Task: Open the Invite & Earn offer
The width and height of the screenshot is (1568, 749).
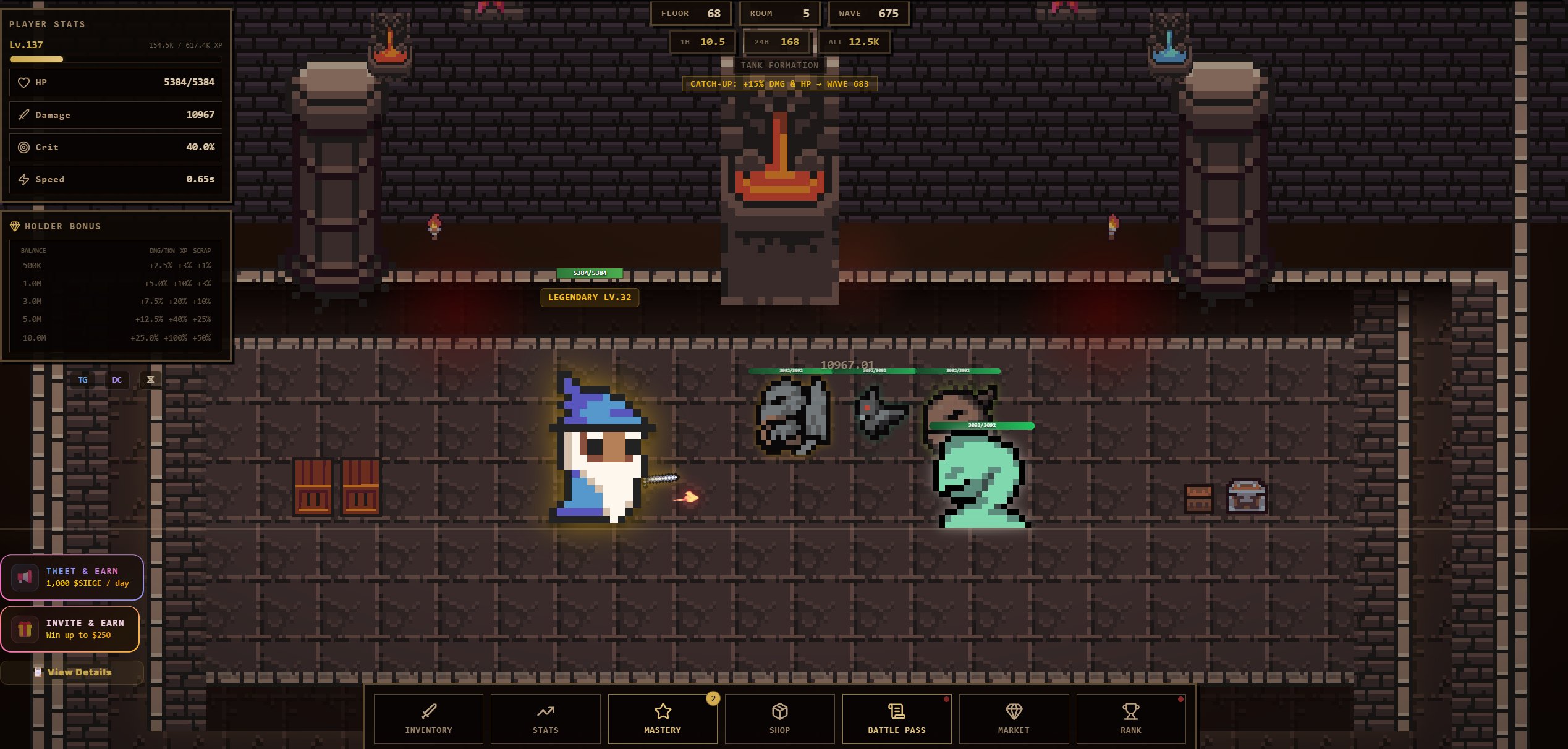Action: click(x=70, y=629)
